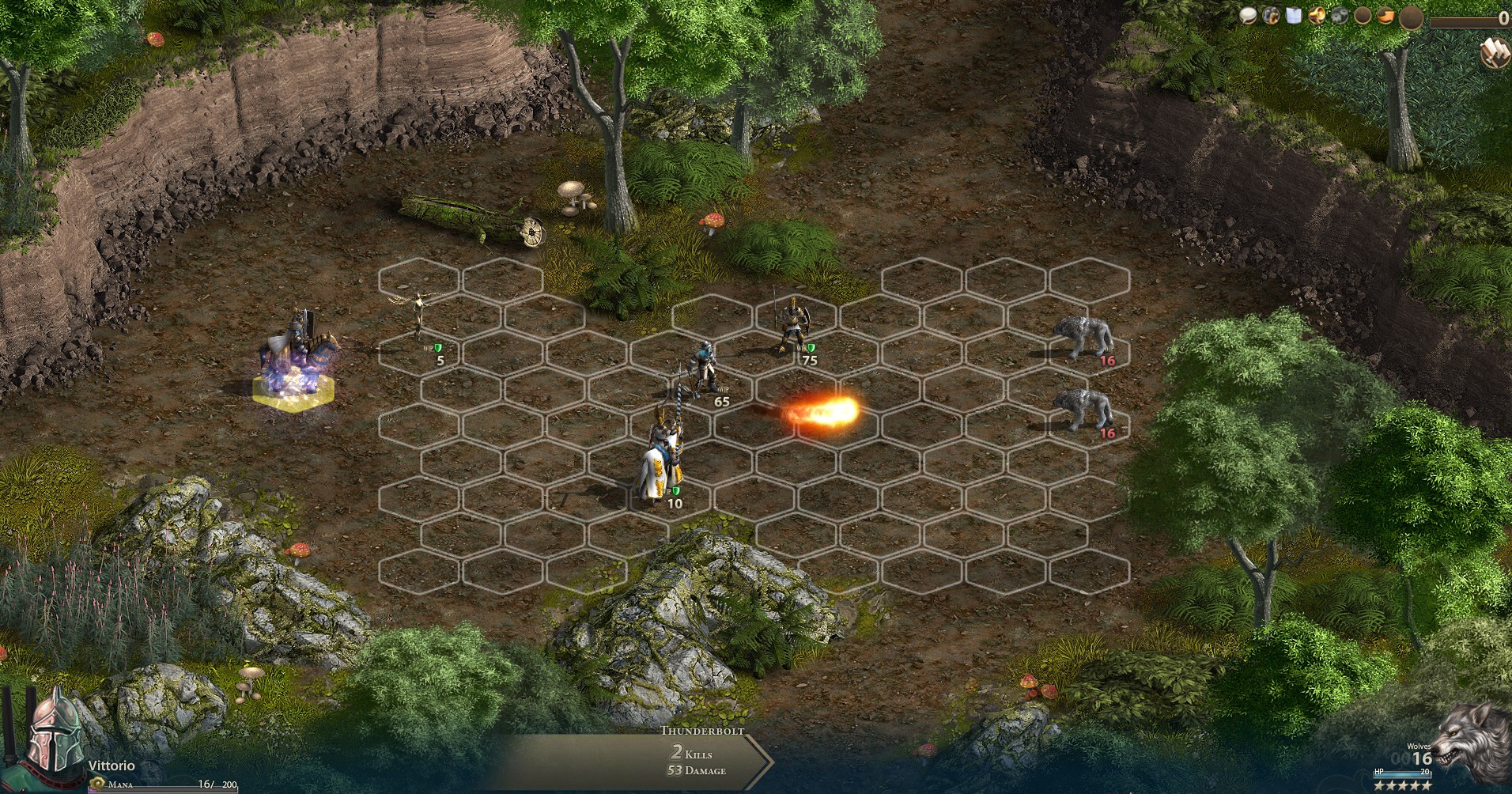Click the empty circular slot in the top bar
1512x794 pixels.
coord(1363,13)
